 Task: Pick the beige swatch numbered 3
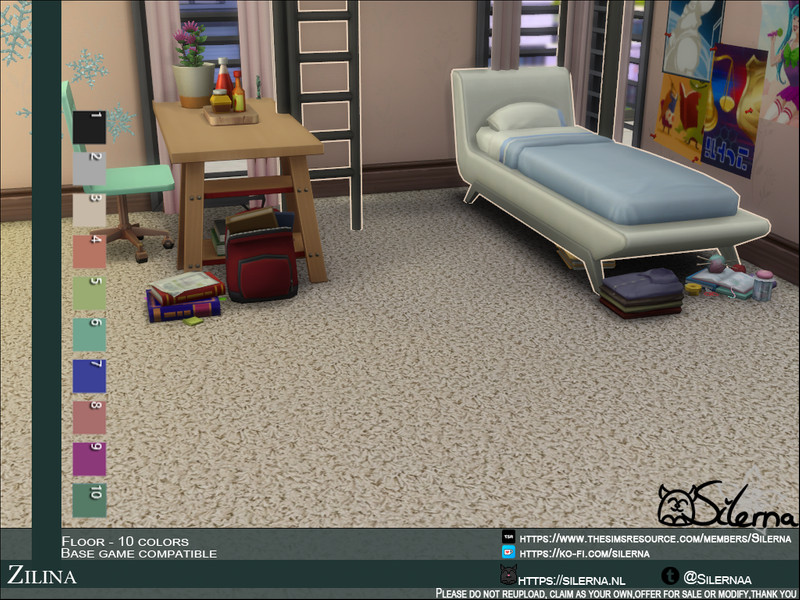89,210
